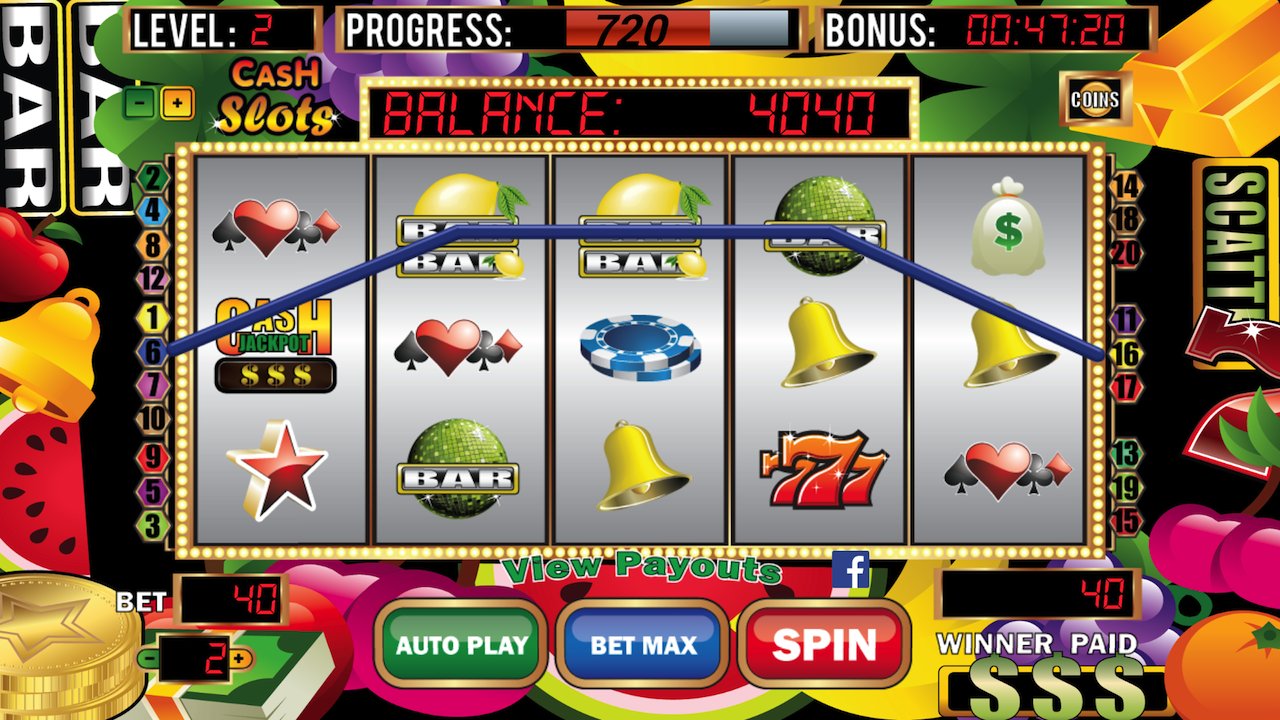Screen dimensions: 1280x720
Task: Decrease the bet with the green minus
Action: pyautogui.click(x=149, y=658)
